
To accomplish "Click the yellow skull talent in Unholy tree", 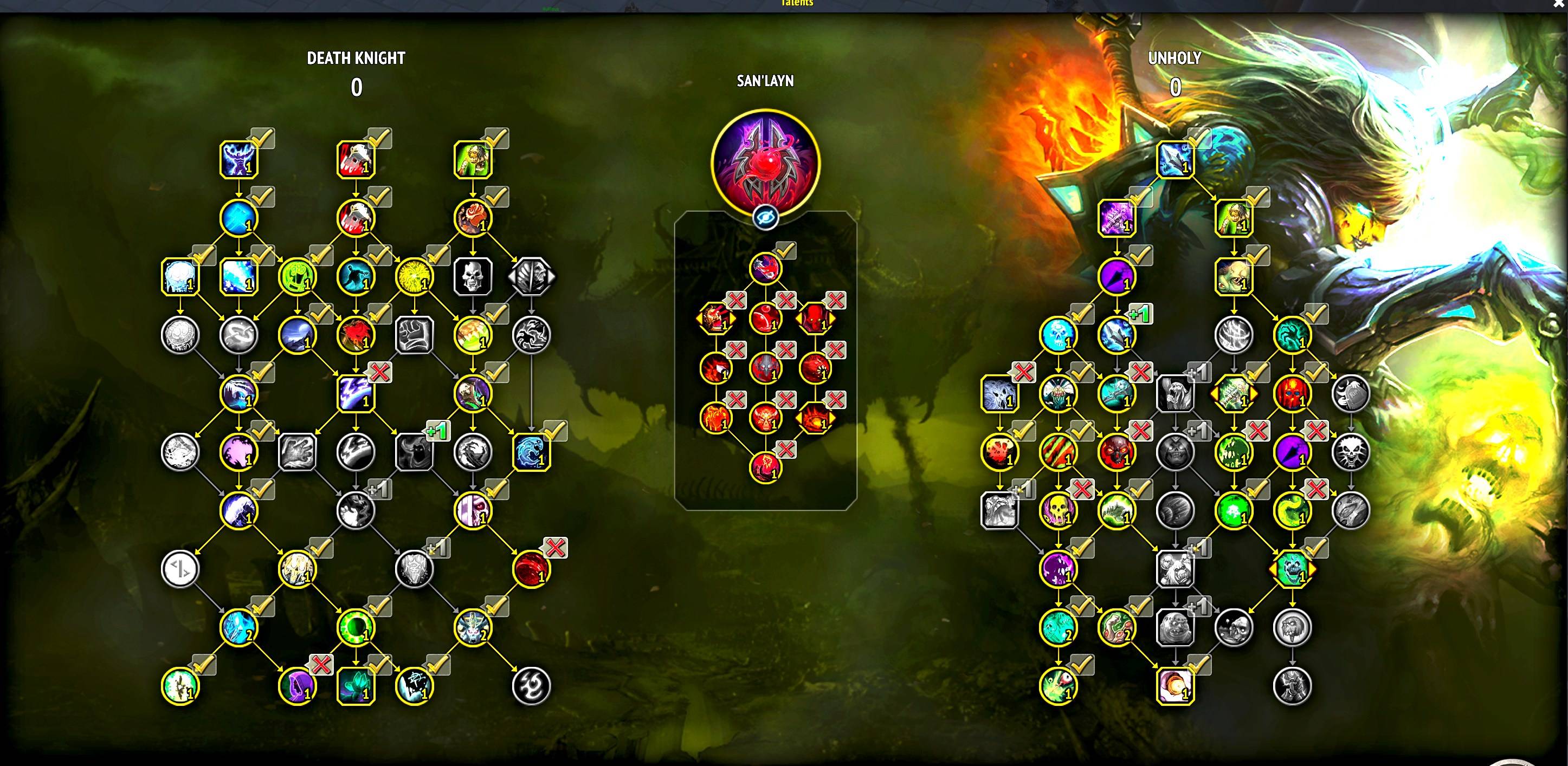I will [1058, 510].
